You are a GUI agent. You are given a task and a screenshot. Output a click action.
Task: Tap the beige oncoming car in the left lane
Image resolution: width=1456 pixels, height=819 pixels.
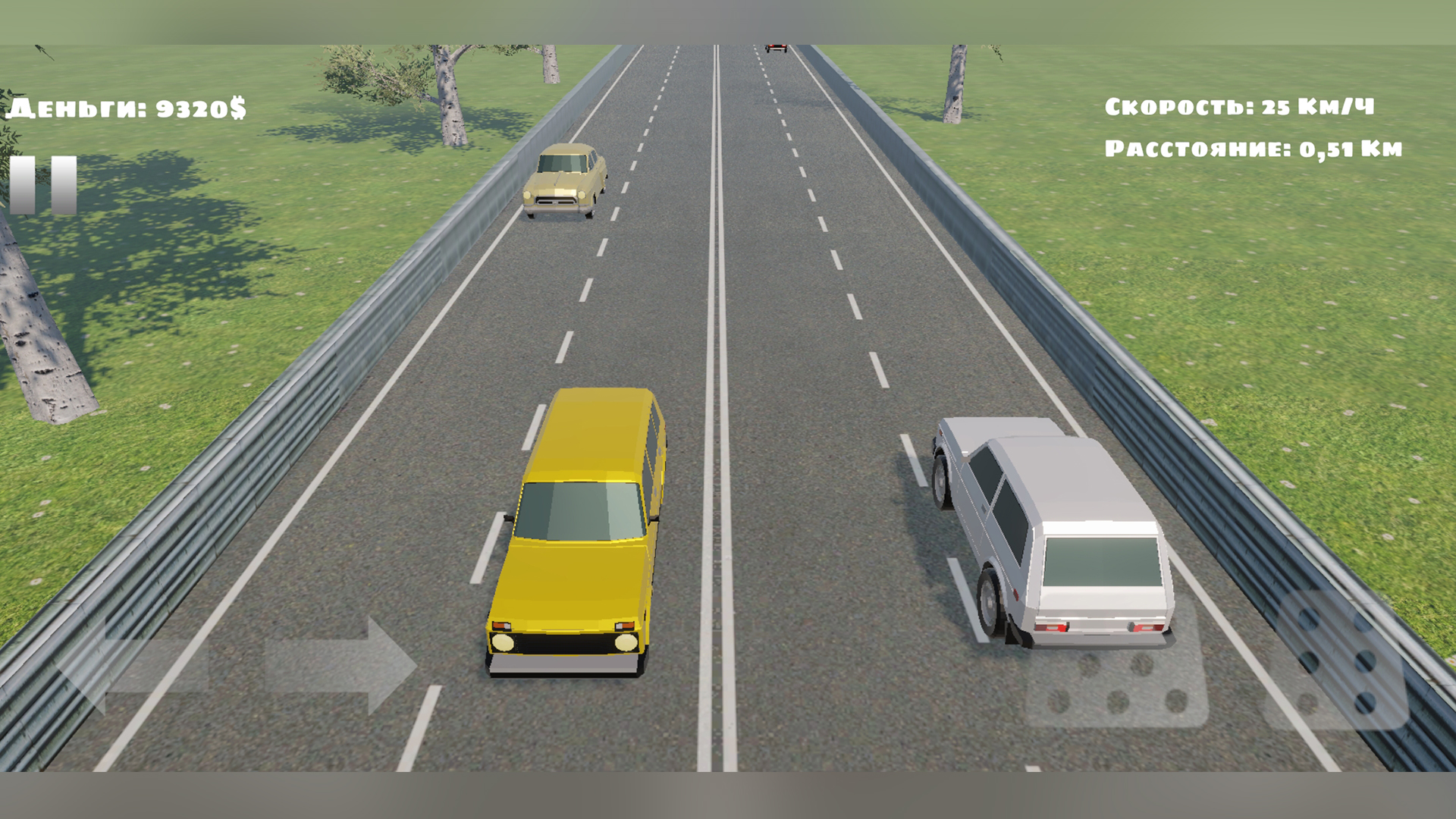pos(565,182)
